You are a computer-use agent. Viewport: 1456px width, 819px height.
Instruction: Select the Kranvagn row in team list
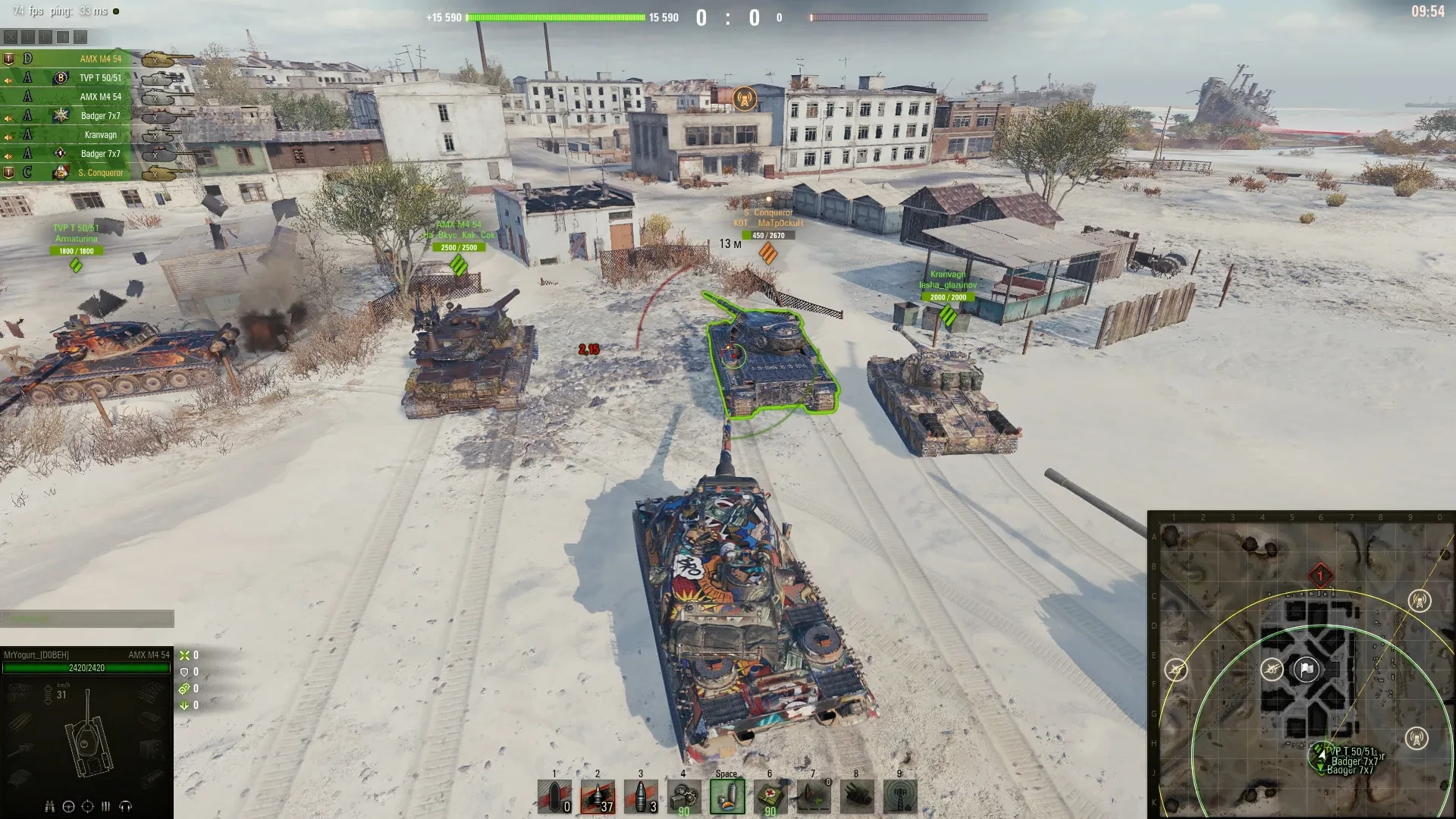click(x=100, y=135)
